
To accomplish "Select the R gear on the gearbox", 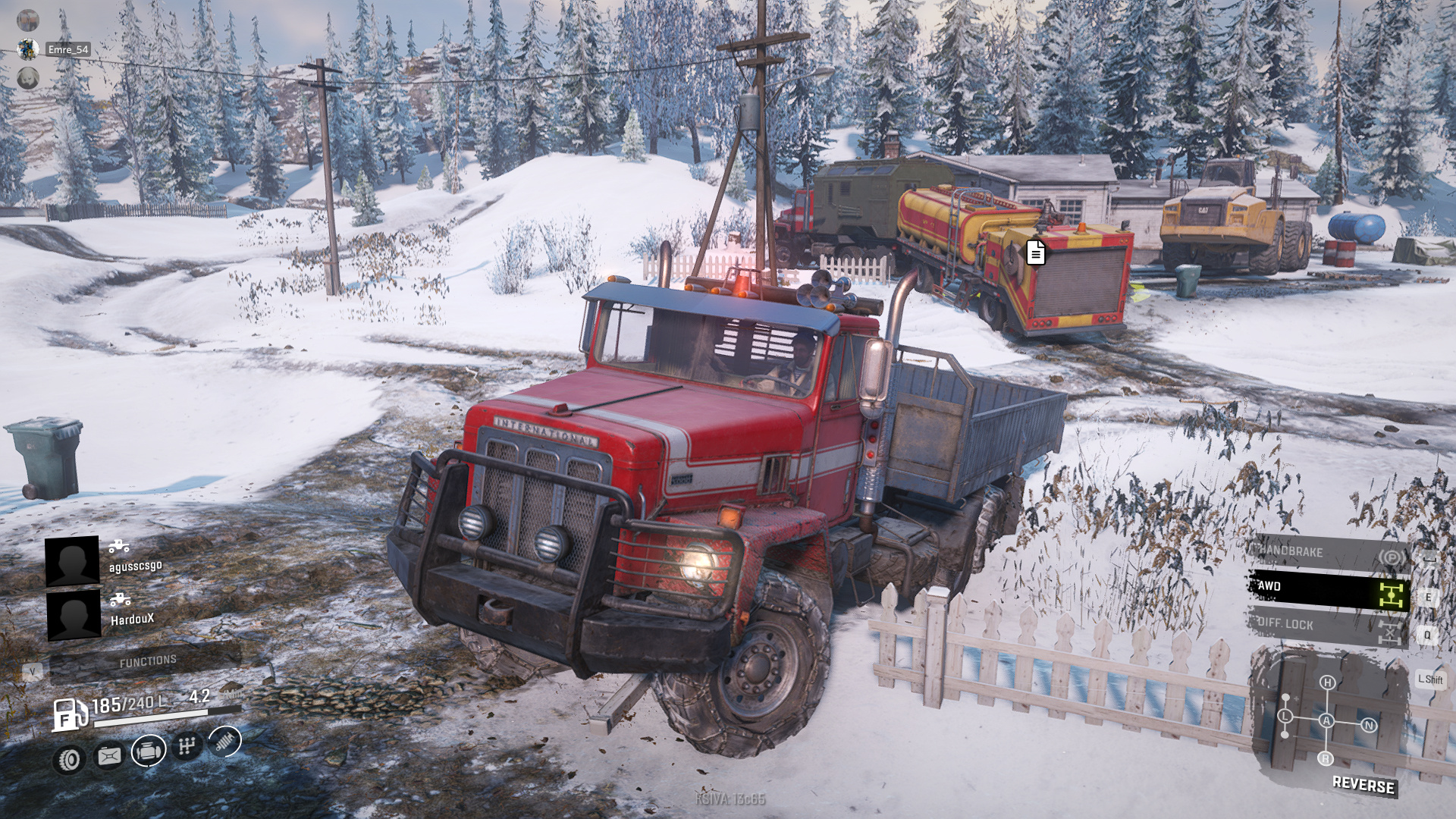I will point(1326,758).
